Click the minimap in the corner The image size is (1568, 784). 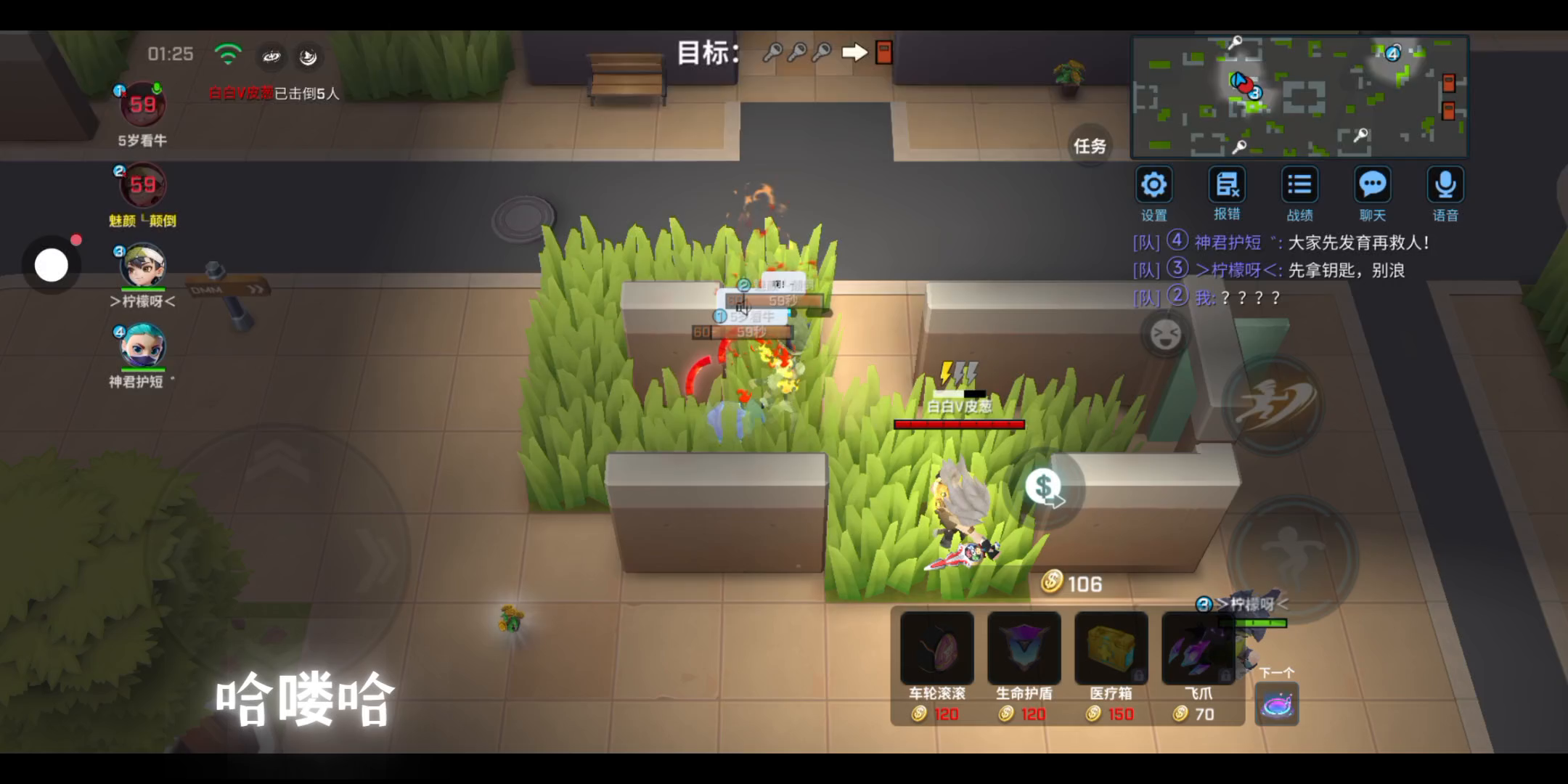[x=1299, y=97]
